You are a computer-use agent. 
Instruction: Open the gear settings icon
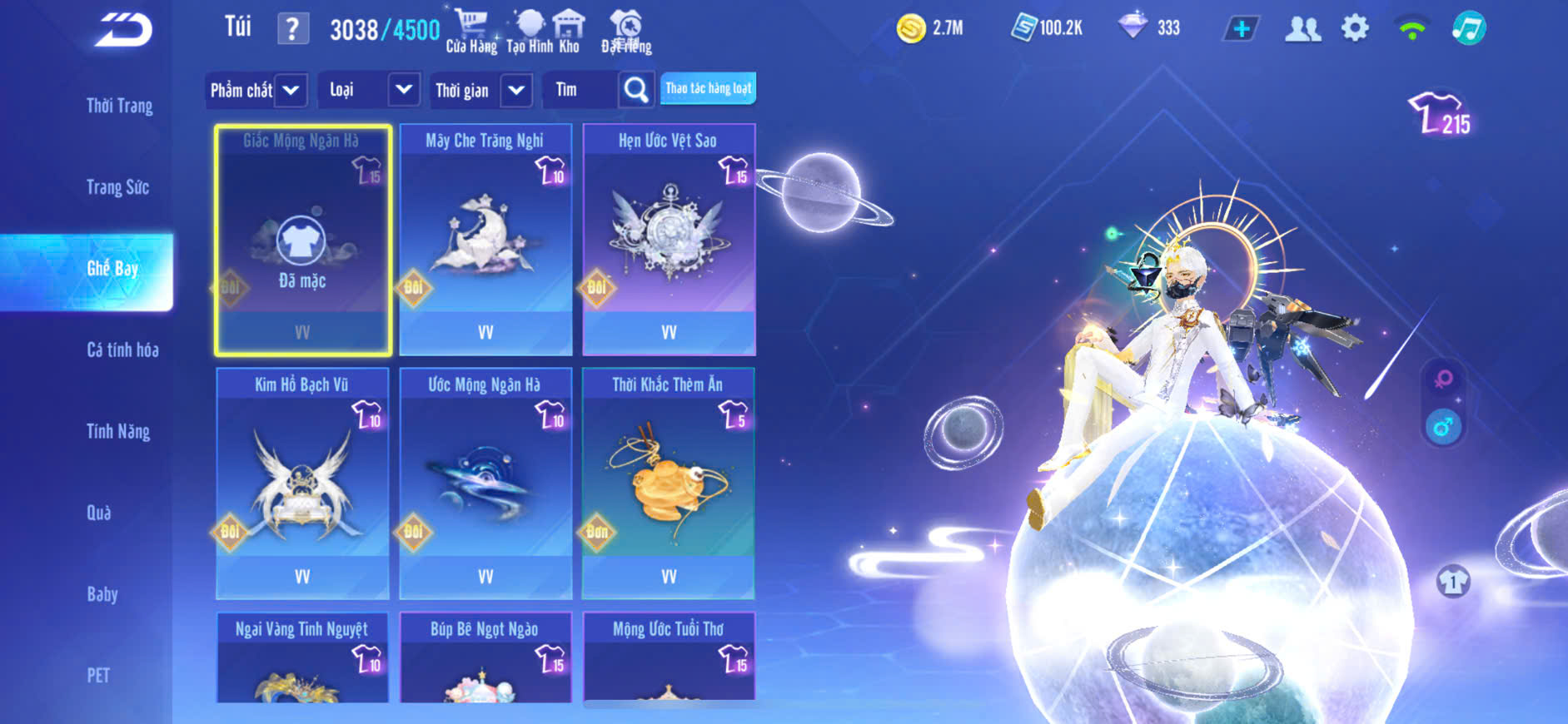[x=1355, y=28]
